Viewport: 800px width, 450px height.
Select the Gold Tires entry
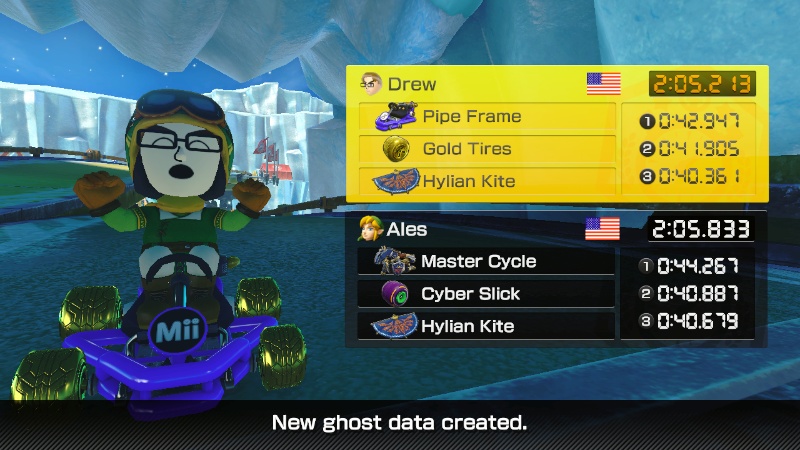(487, 149)
